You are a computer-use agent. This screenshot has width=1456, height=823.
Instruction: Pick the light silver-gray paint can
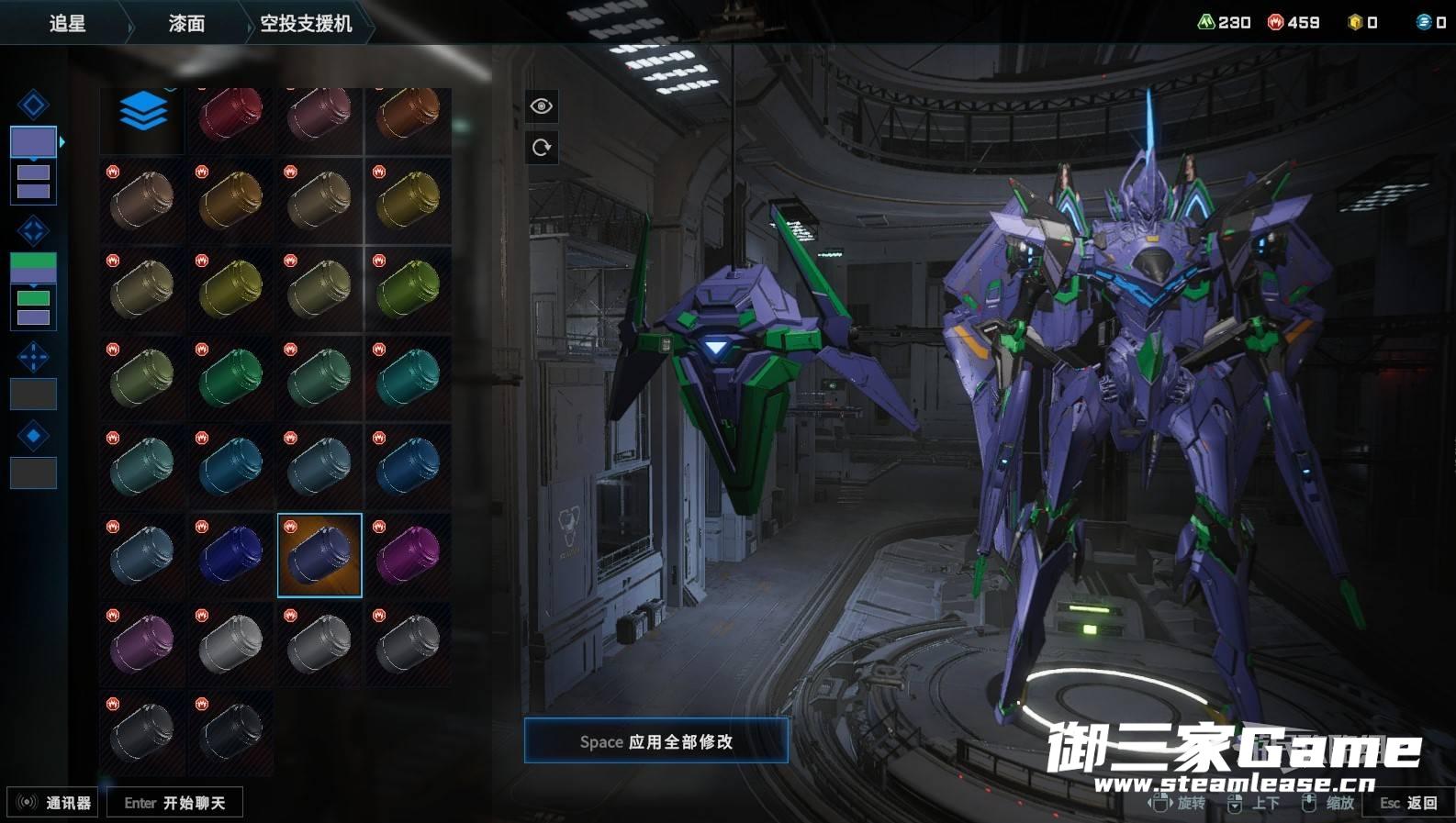click(230, 643)
